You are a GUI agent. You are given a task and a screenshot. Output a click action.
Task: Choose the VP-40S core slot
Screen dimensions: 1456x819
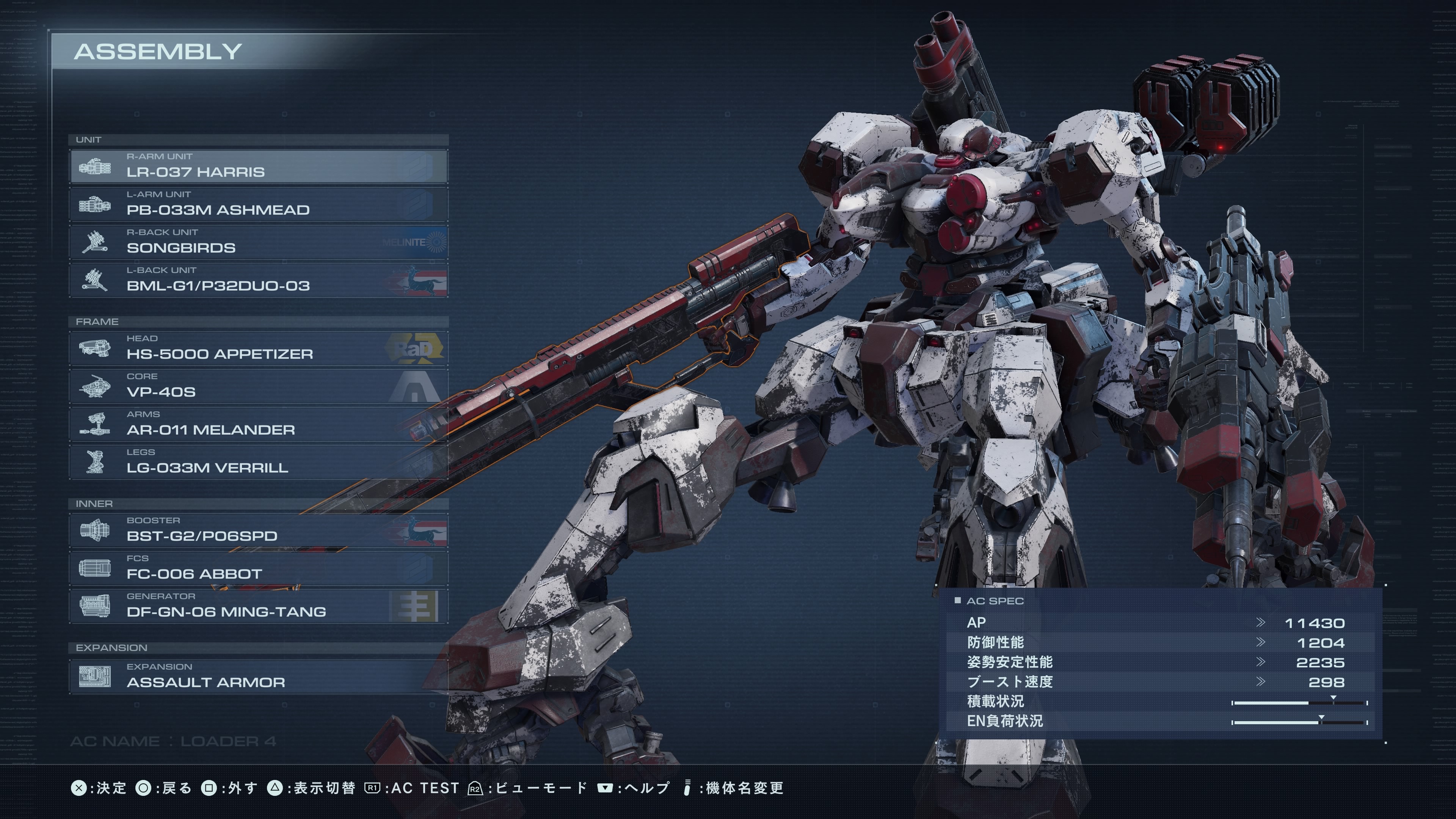click(x=258, y=386)
